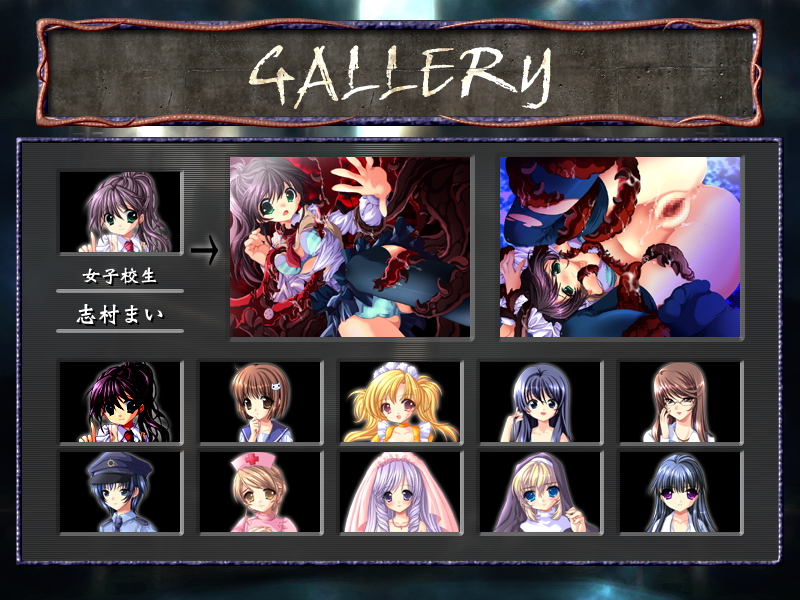Open the blonde twin-tail maid portrait
The height and width of the screenshot is (600, 800).
point(401,402)
